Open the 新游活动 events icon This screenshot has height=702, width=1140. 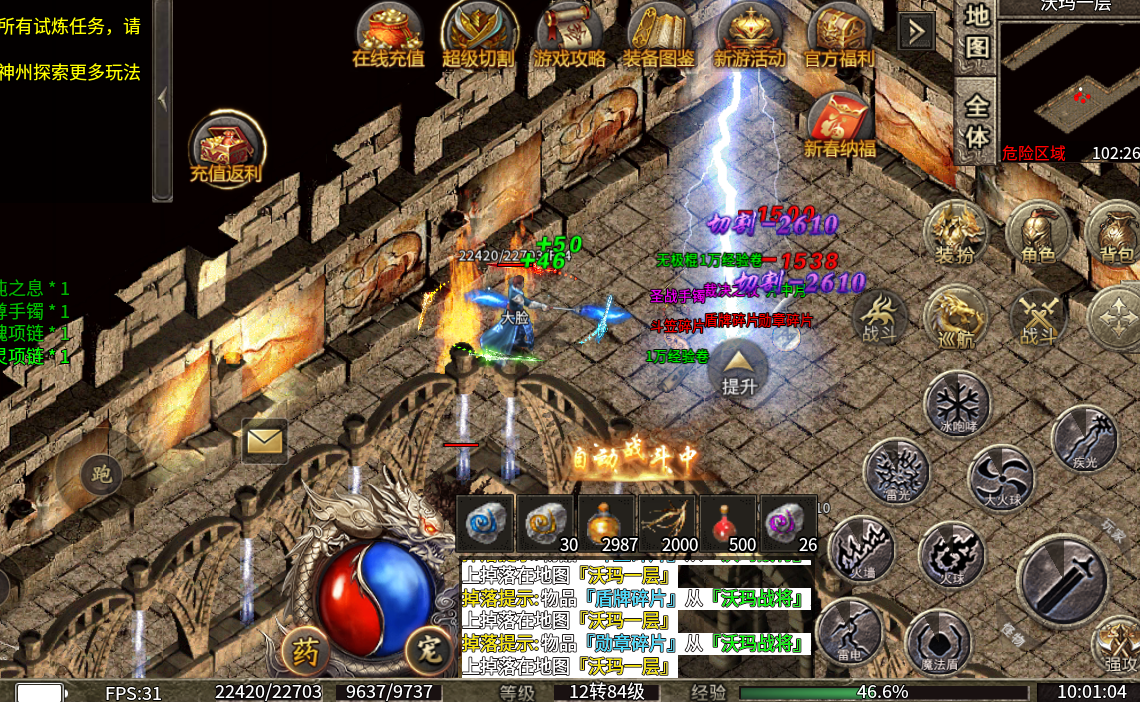coord(750,35)
